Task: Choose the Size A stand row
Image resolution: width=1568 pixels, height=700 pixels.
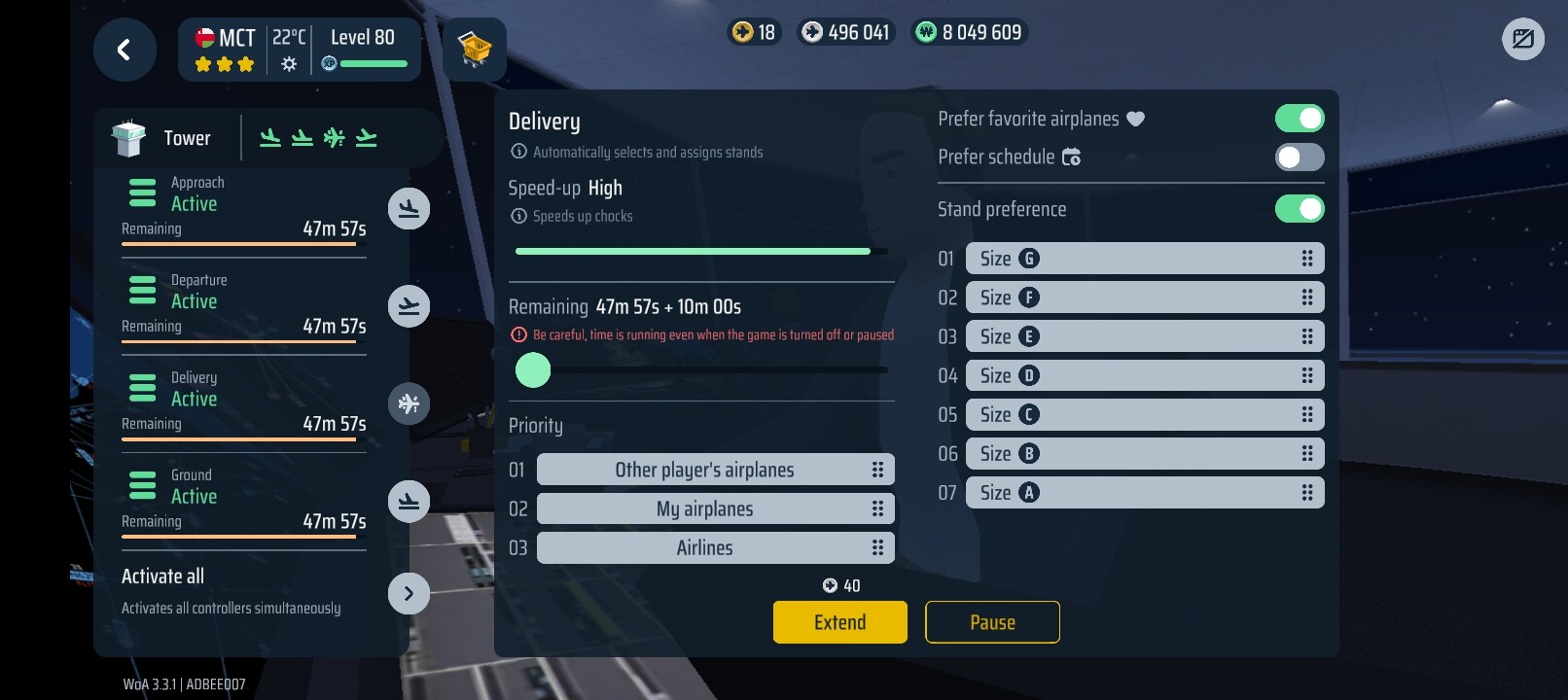Action: pos(1144,493)
